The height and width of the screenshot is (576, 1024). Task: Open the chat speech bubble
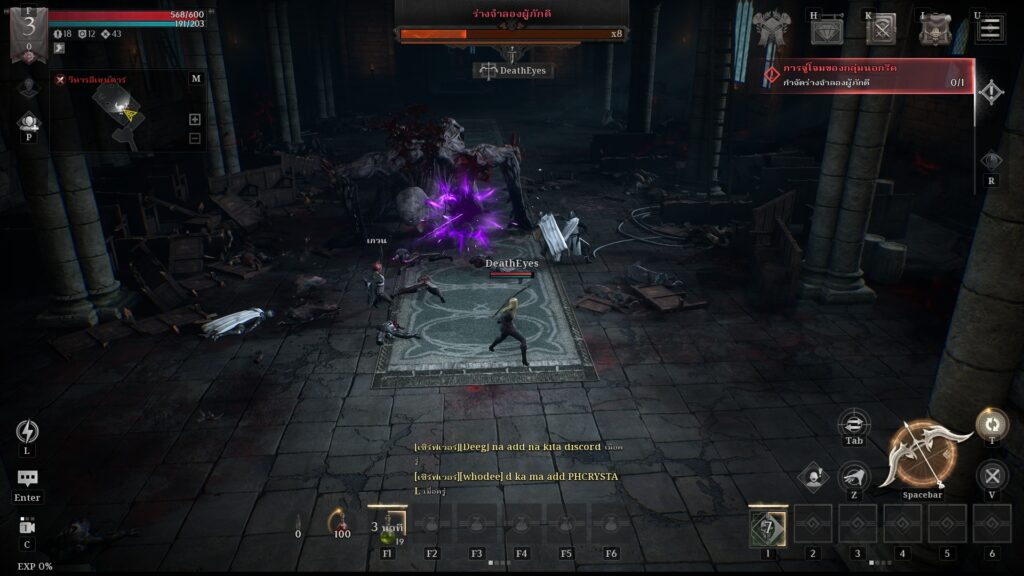27,479
